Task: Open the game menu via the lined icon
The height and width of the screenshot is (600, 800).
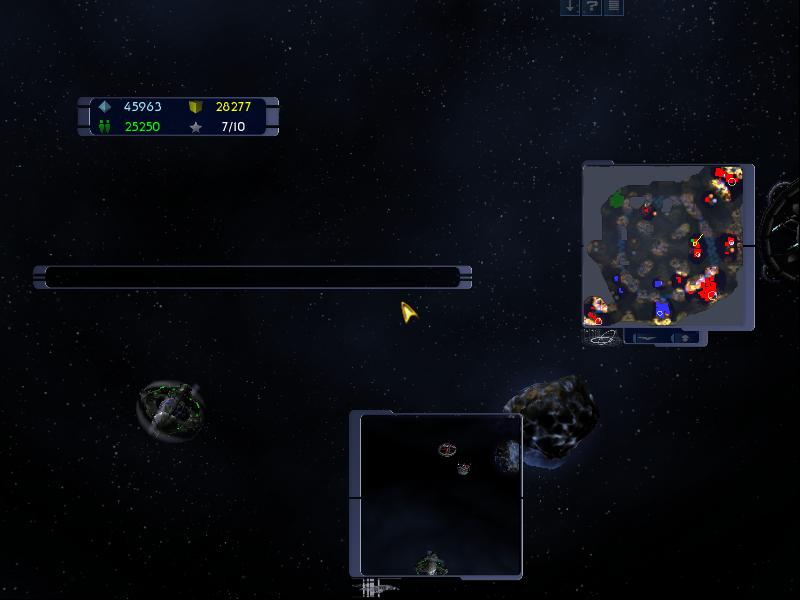Action: pyautogui.click(x=613, y=7)
